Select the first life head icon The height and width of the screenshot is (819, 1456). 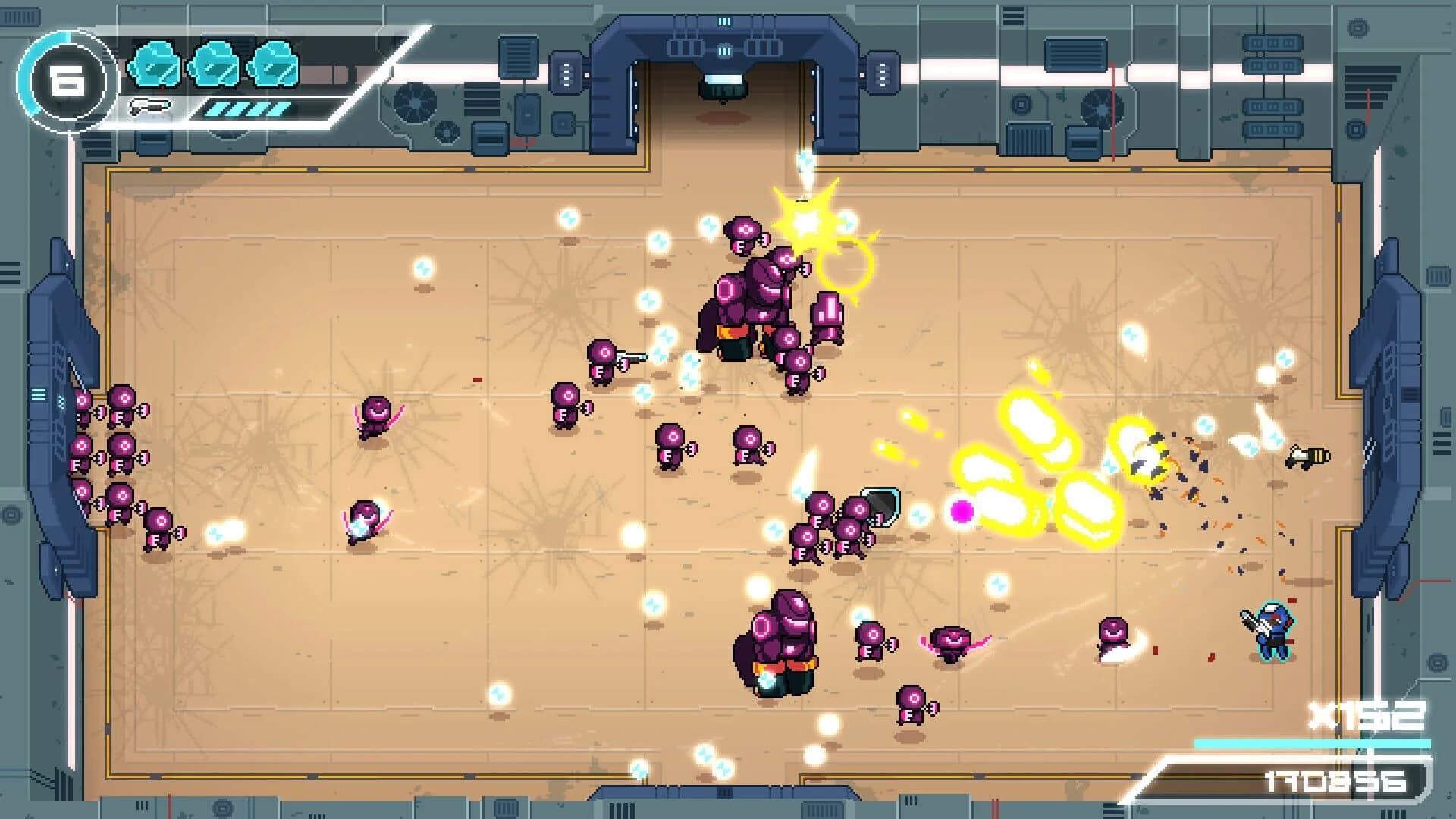pos(154,65)
